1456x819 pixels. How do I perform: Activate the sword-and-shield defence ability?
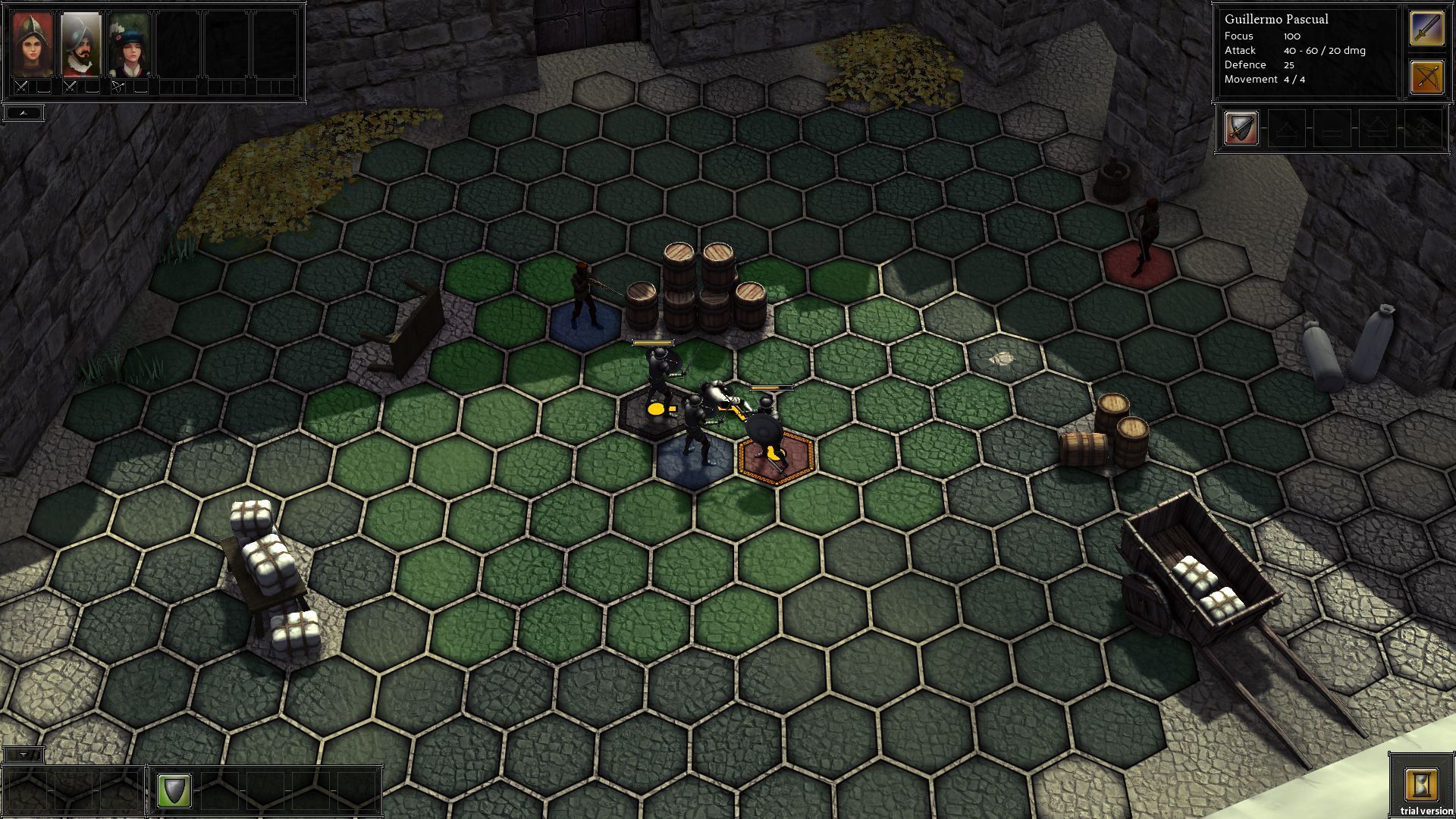point(1241,129)
